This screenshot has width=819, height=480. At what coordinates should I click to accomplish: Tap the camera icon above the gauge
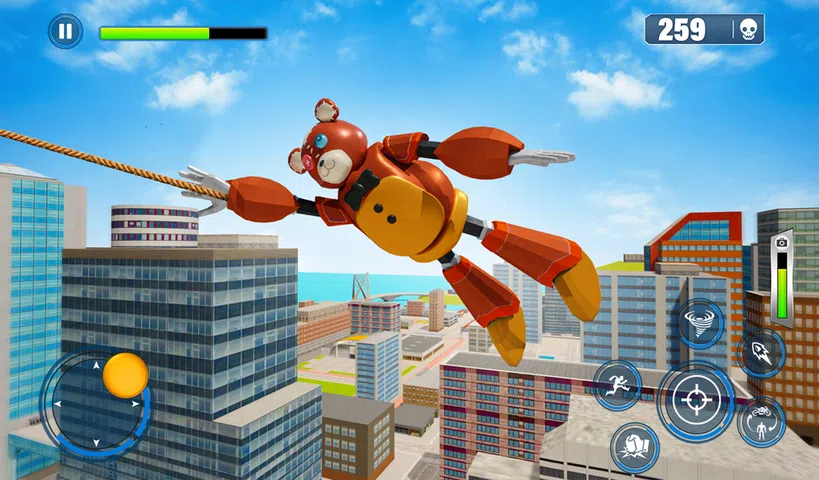(781, 244)
